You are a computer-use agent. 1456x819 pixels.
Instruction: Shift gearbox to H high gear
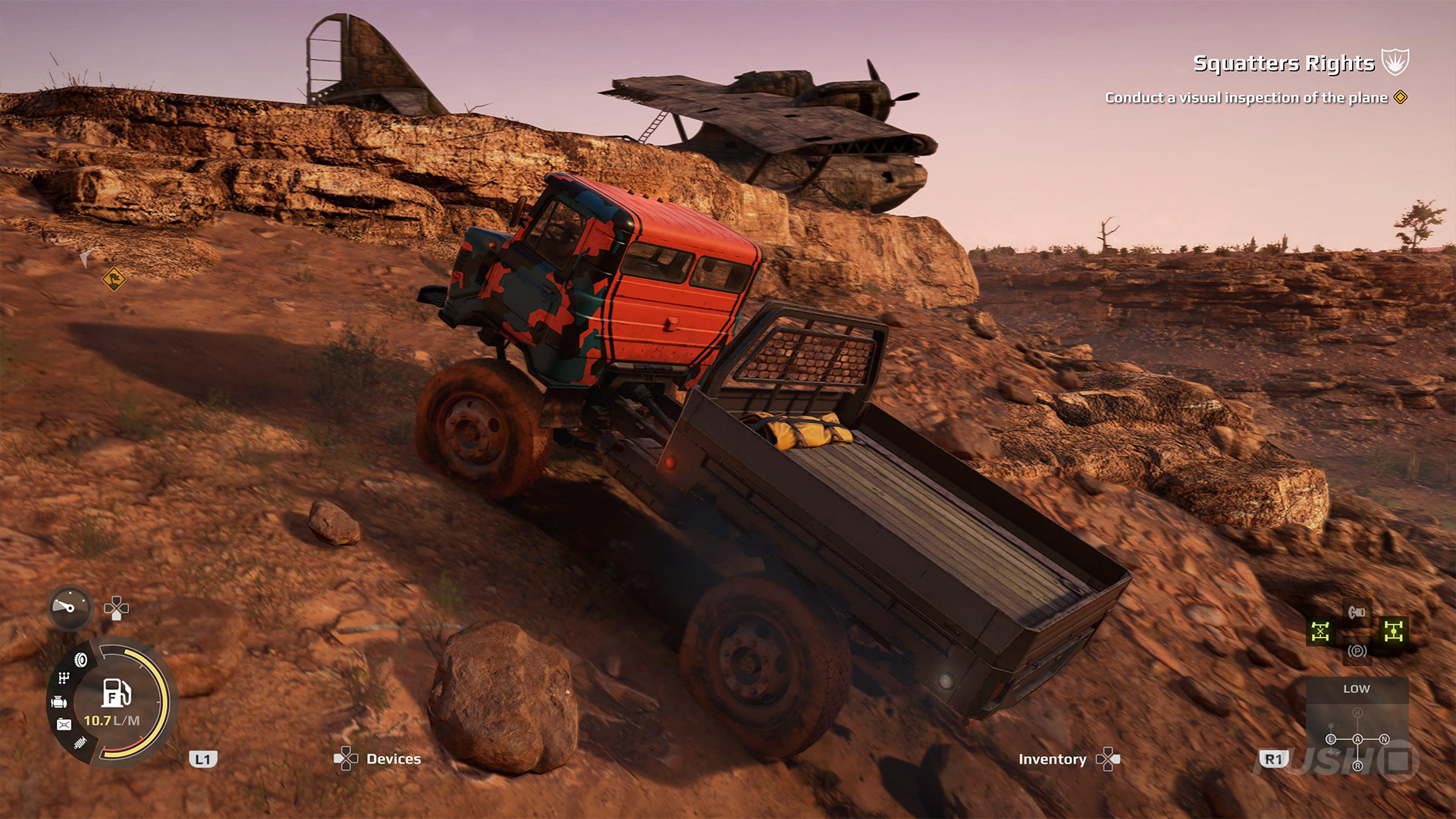tap(1357, 713)
